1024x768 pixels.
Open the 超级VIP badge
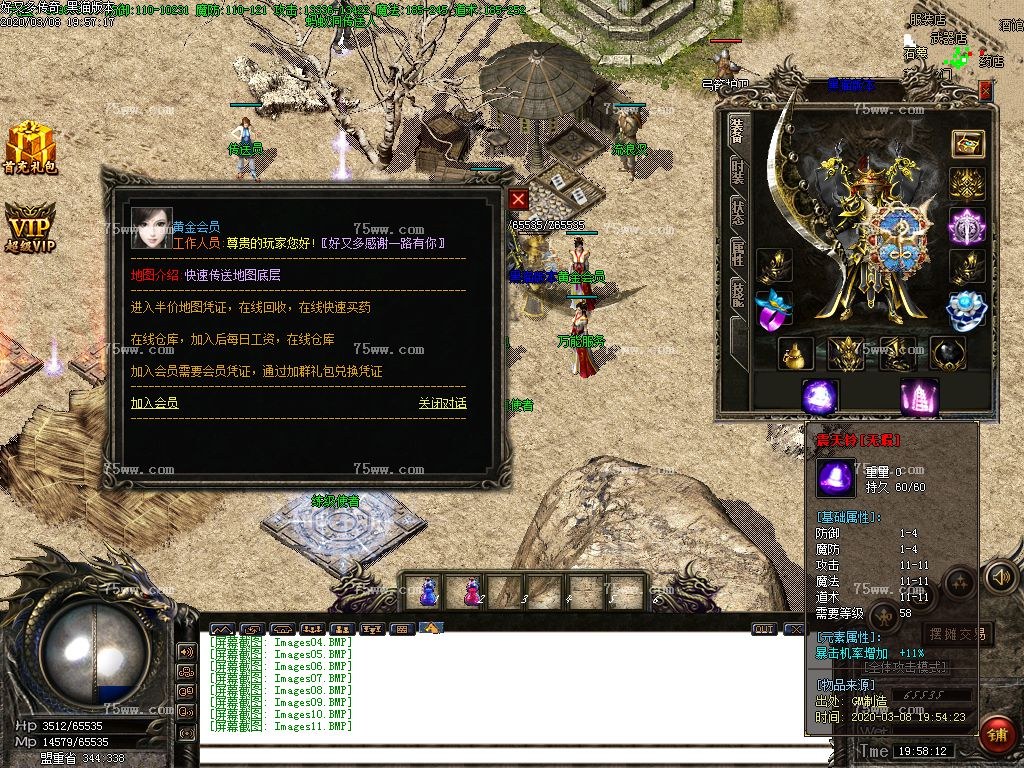(30, 227)
